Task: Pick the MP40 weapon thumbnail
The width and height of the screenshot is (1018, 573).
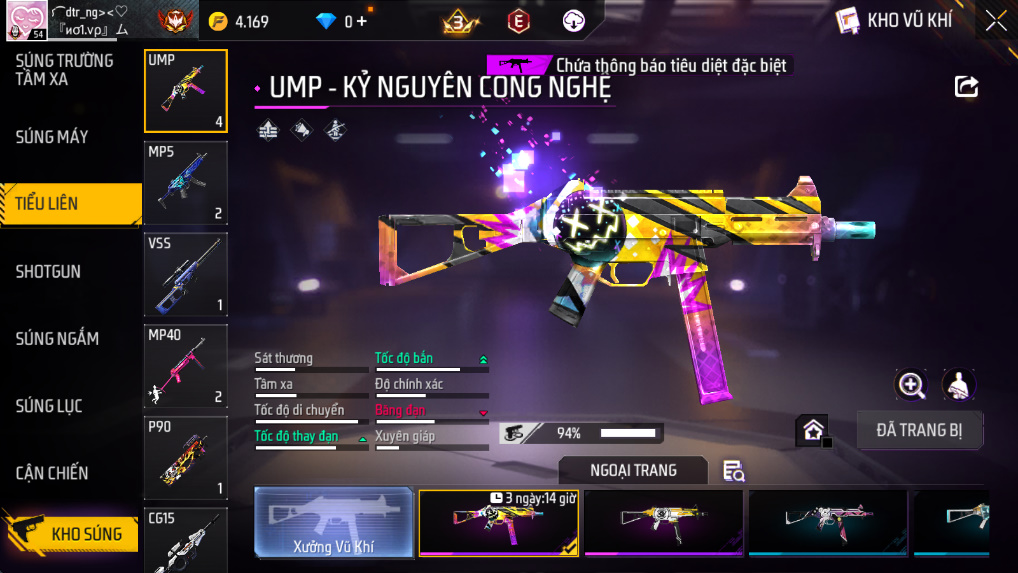Action: click(x=186, y=367)
